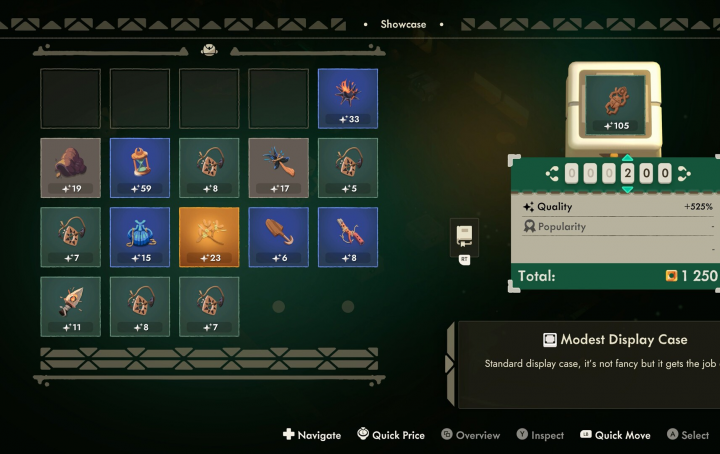The width and height of the screenshot is (720, 454).
Task: Pick the brown rock item worth 19
Action: click(x=70, y=166)
